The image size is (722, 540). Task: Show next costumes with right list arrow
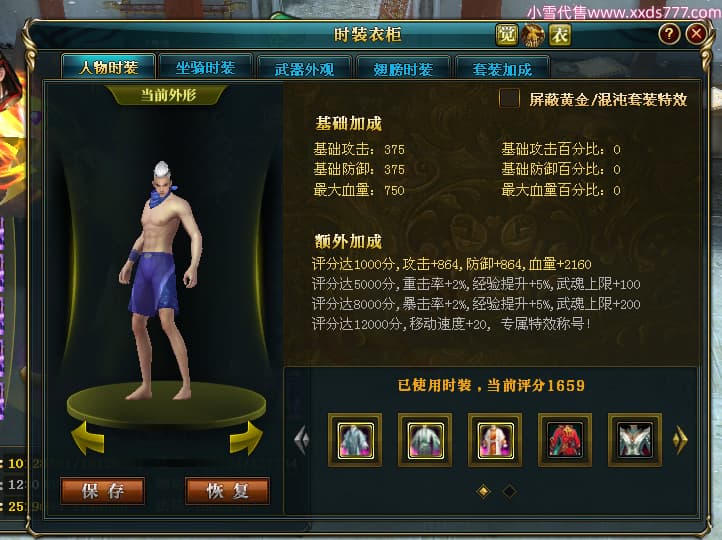point(681,440)
